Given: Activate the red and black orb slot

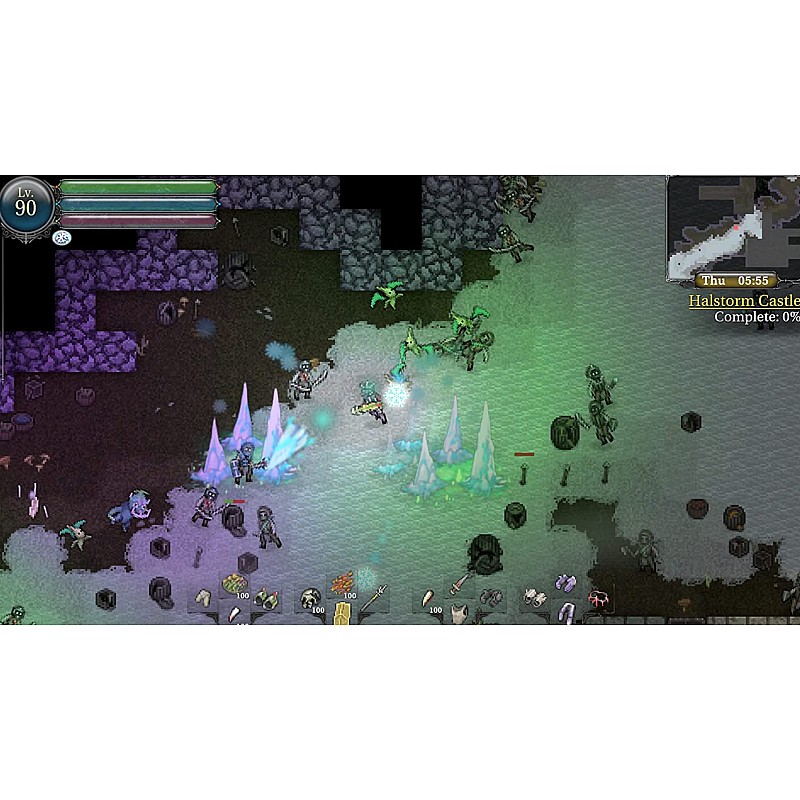Looking at the screenshot, I should point(599,598).
